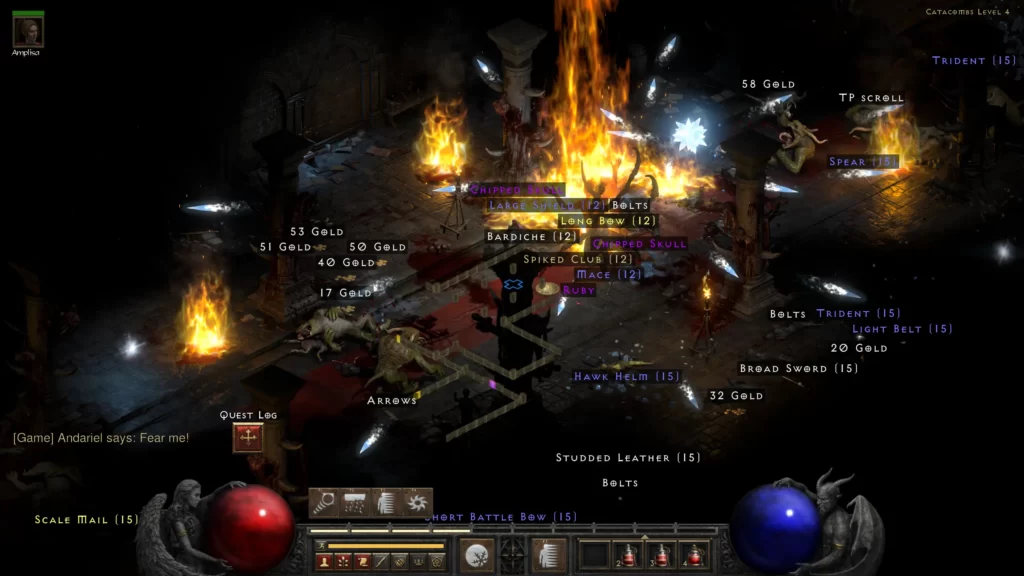The height and width of the screenshot is (576, 1024).
Task: Pick the spiked starburst skill icon in the flyout
Action: pos(416,502)
